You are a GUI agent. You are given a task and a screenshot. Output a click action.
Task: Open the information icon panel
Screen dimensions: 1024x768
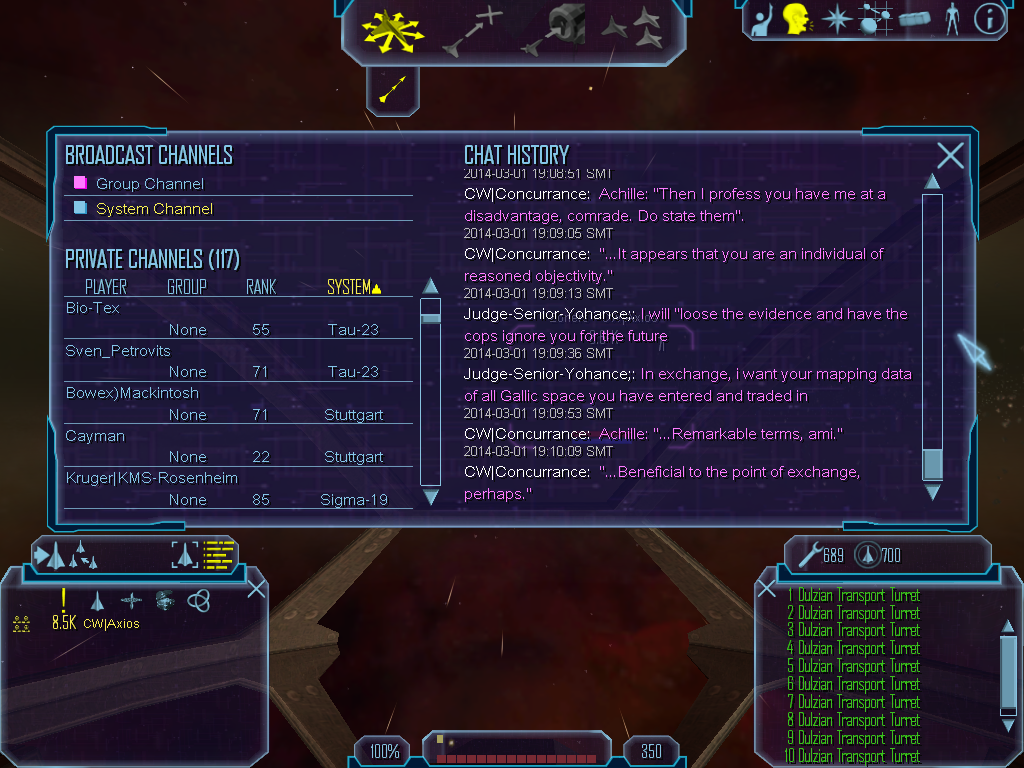989,19
